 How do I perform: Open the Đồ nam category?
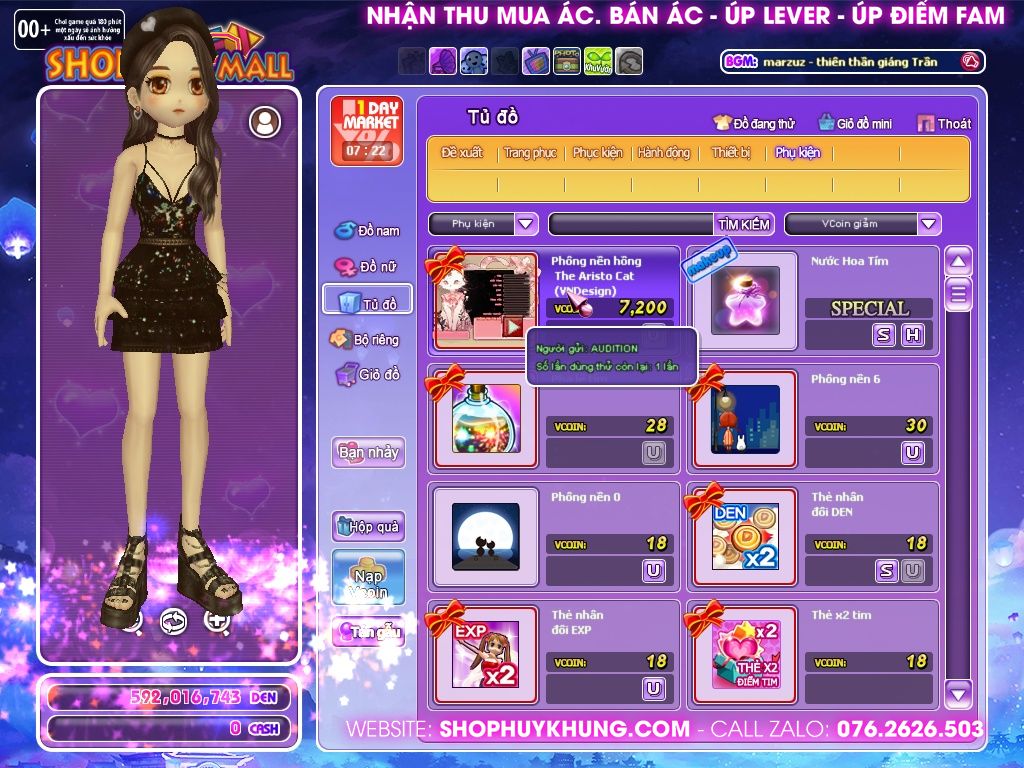pyautogui.click(x=368, y=230)
